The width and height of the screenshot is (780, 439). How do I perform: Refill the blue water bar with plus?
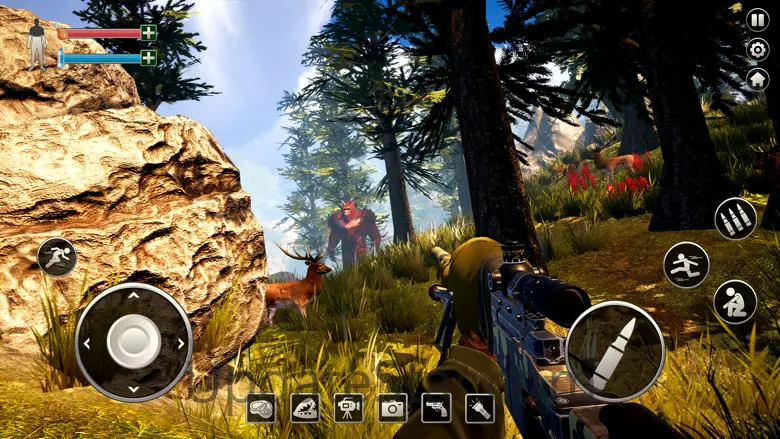[148, 57]
